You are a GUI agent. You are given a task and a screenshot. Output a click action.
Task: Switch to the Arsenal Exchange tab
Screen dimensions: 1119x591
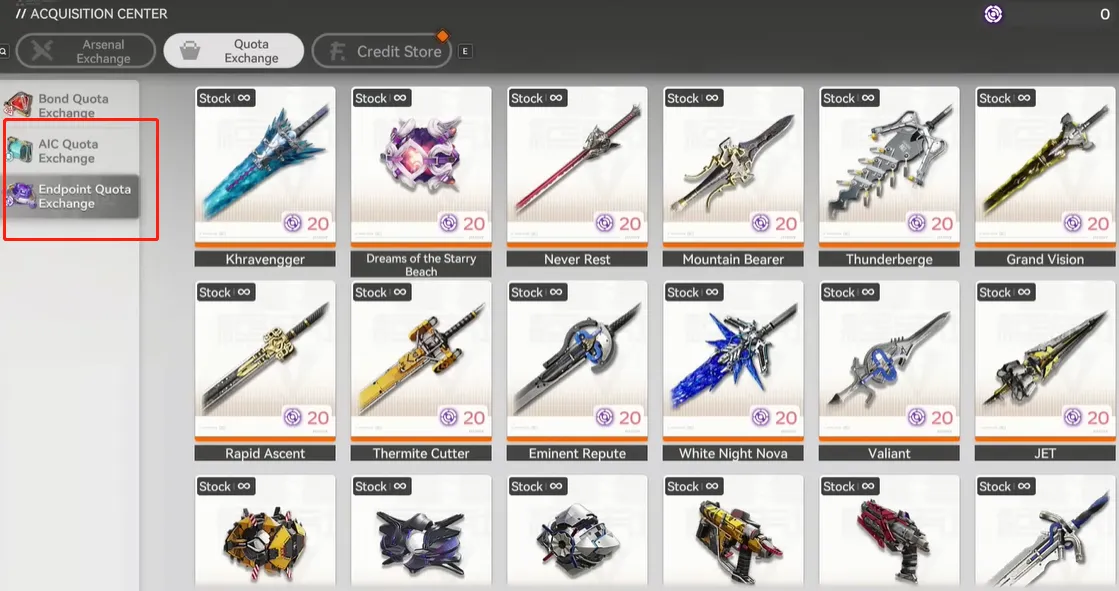click(x=86, y=51)
